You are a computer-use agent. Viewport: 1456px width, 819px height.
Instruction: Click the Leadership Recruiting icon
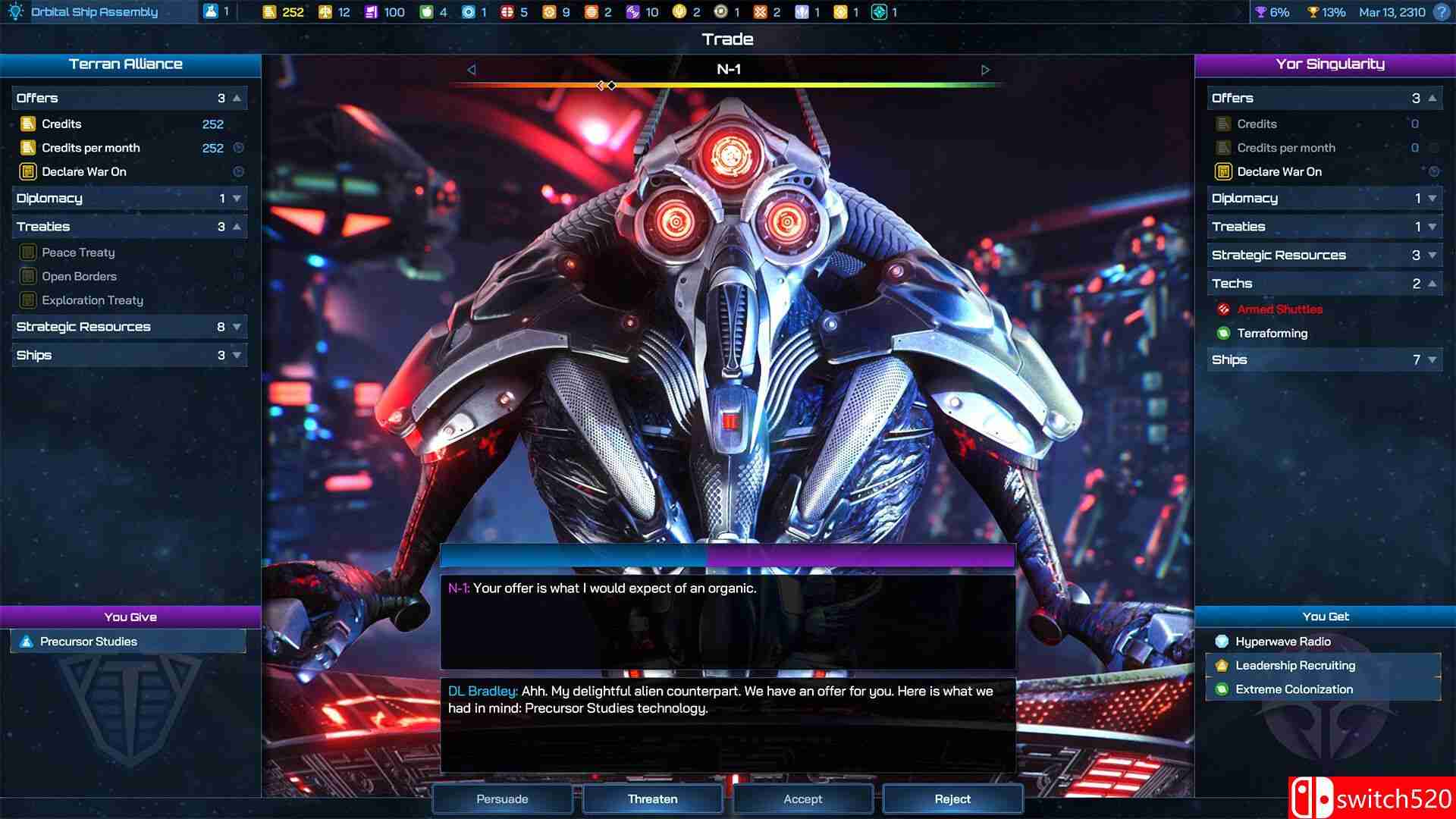click(1222, 665)
